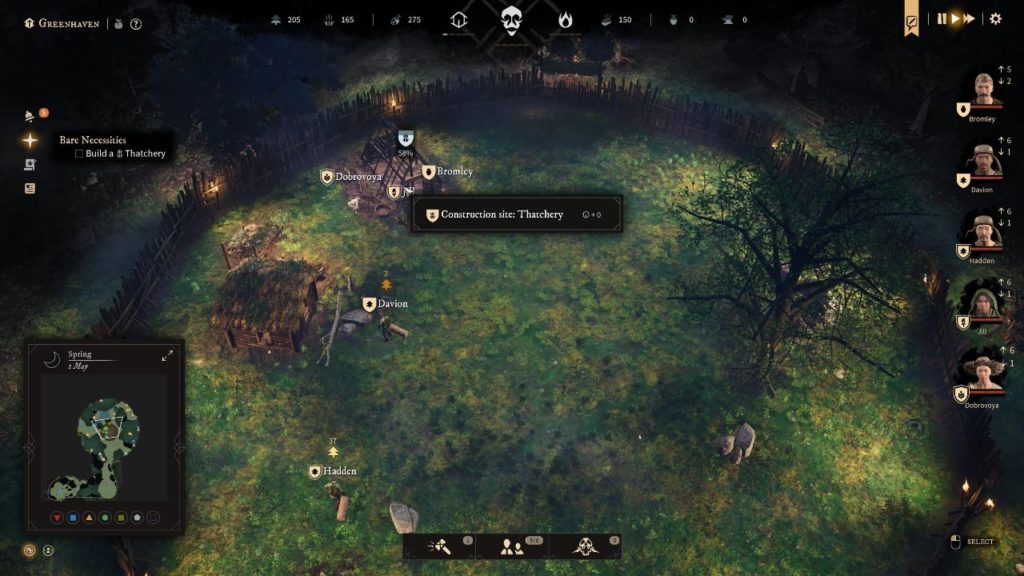The height and width of the screenshot is (576, 1024).
Task: Select Dobrovoya's portrait
Action: [982, 371]
